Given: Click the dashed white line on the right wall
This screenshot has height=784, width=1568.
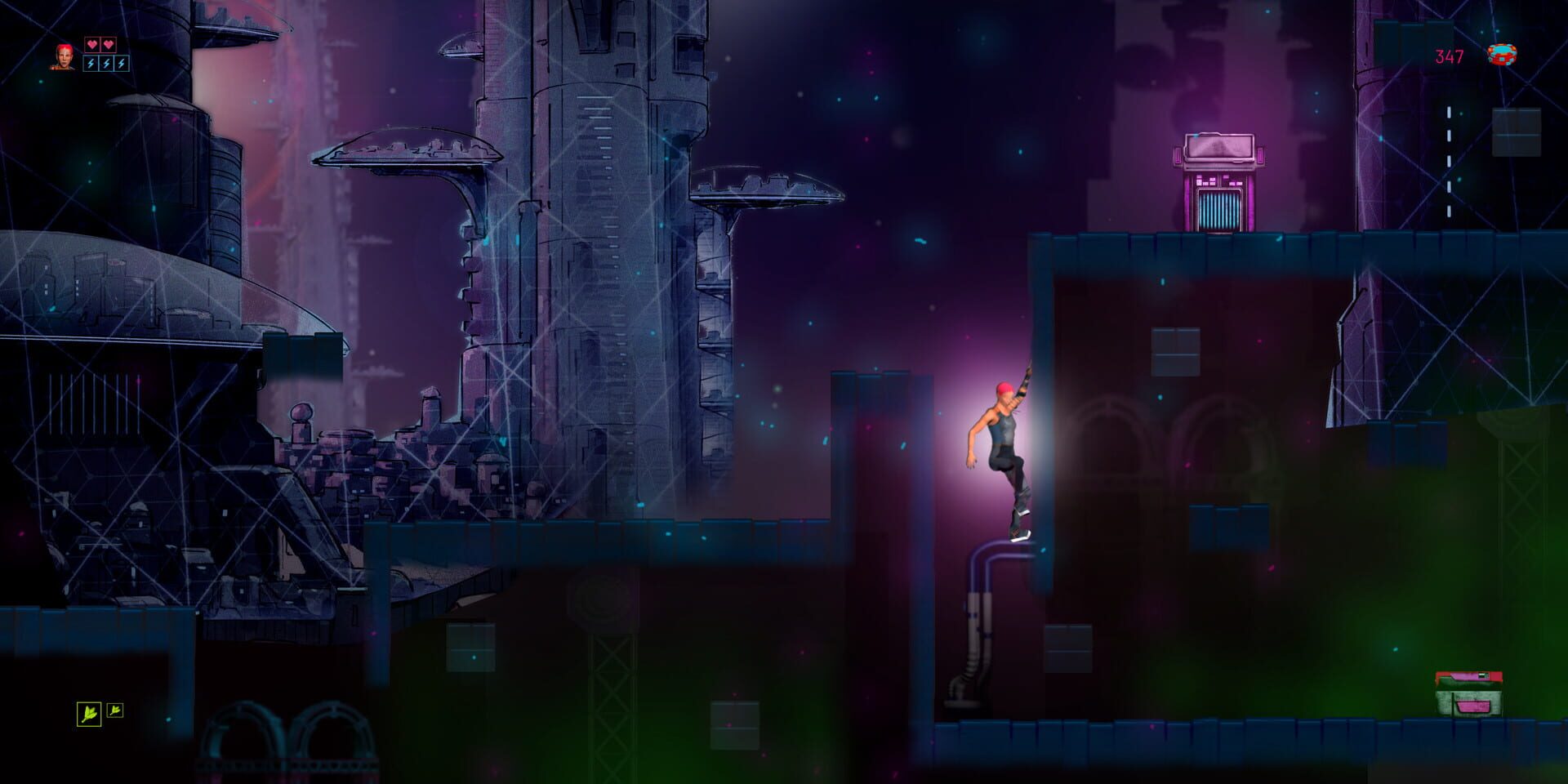Looking at the screenshot, I should point(1450,122).
